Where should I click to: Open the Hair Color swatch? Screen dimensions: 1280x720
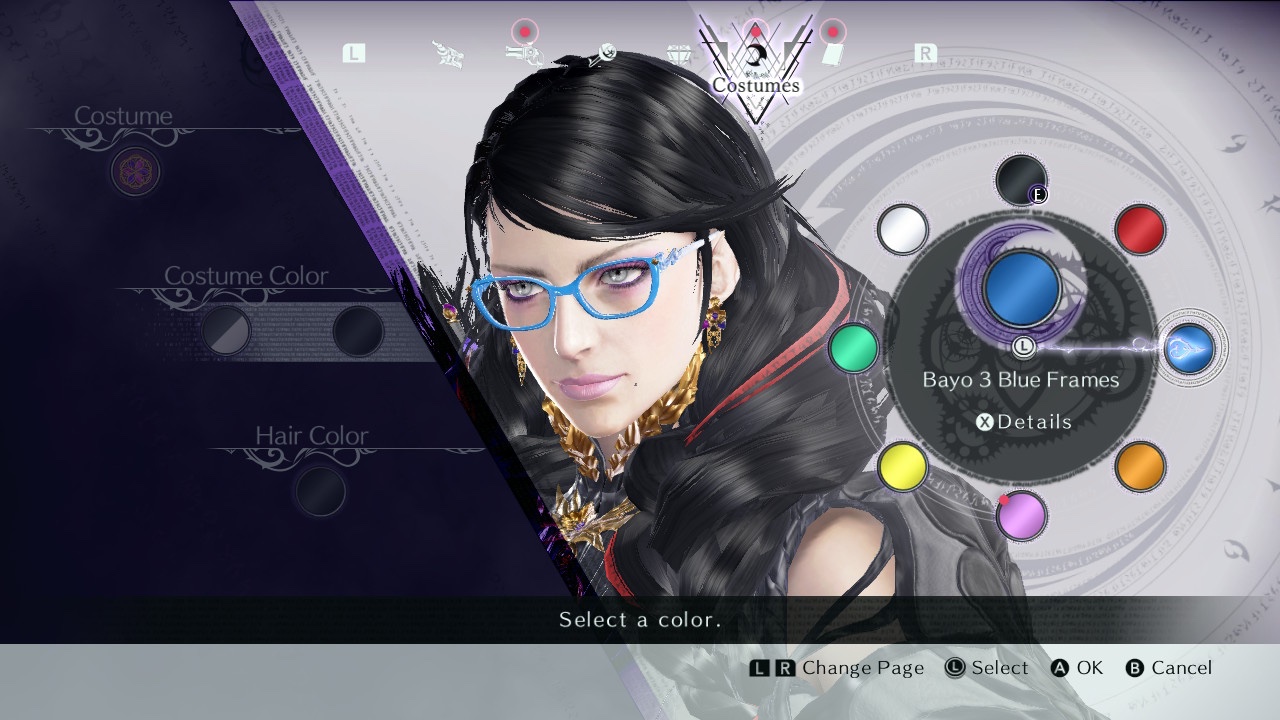[x=320, y=491]
